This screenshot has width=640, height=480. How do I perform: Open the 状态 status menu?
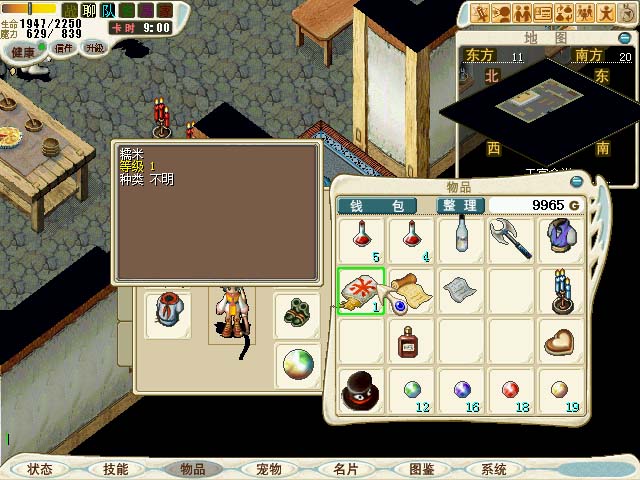point(40,469)
